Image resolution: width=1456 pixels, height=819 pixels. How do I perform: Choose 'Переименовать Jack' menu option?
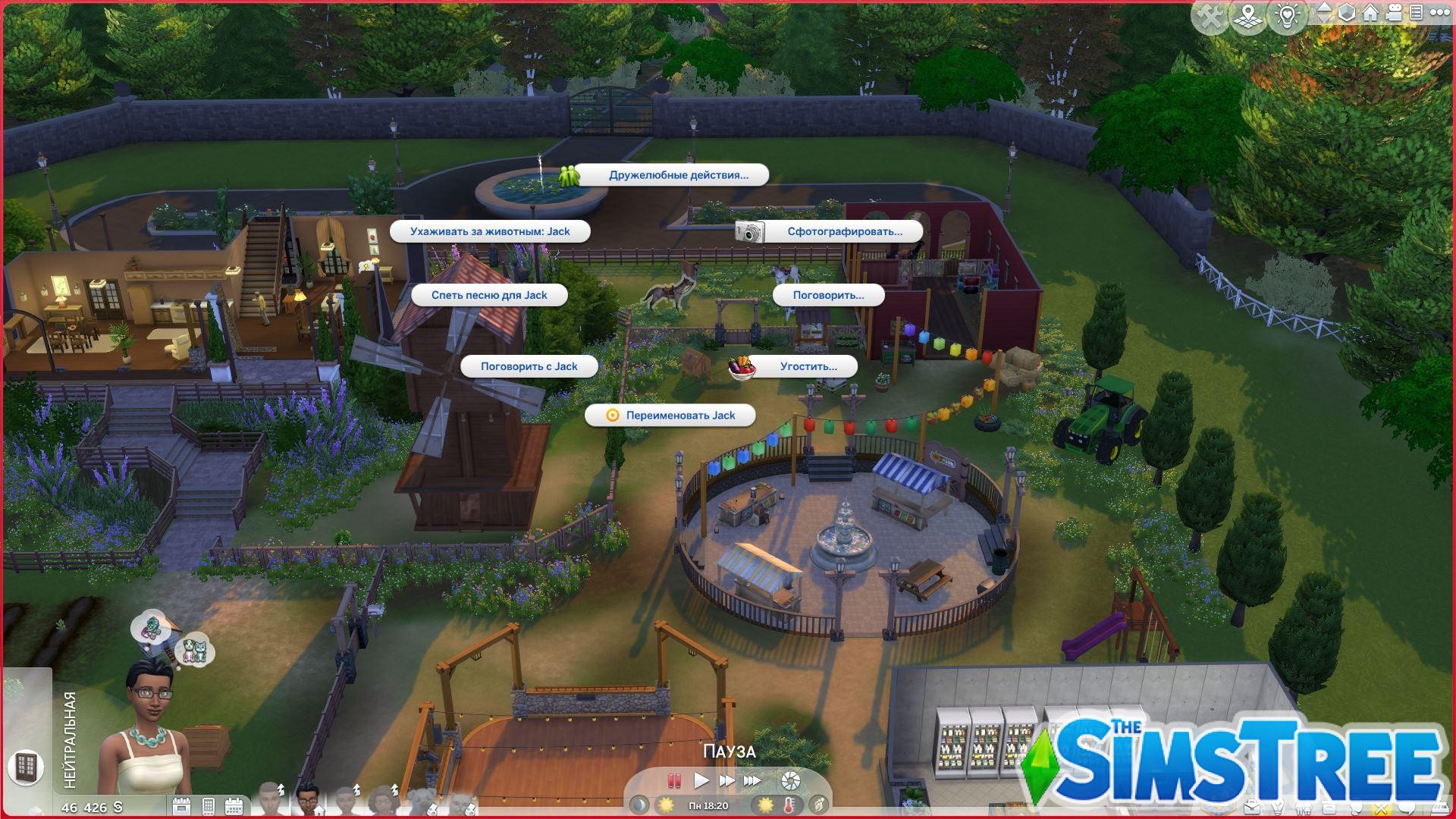click(678, 415)
